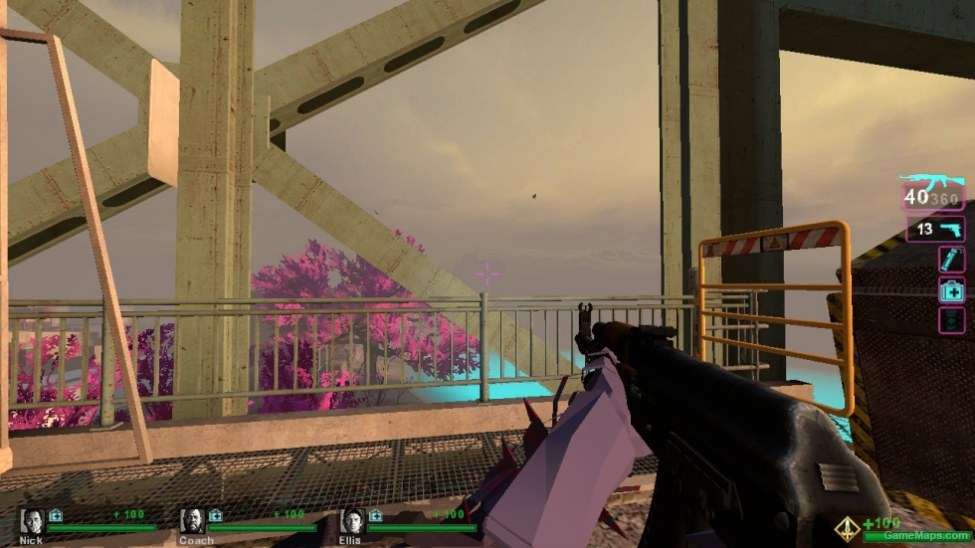Click Nick's teammate portrait

32,521
